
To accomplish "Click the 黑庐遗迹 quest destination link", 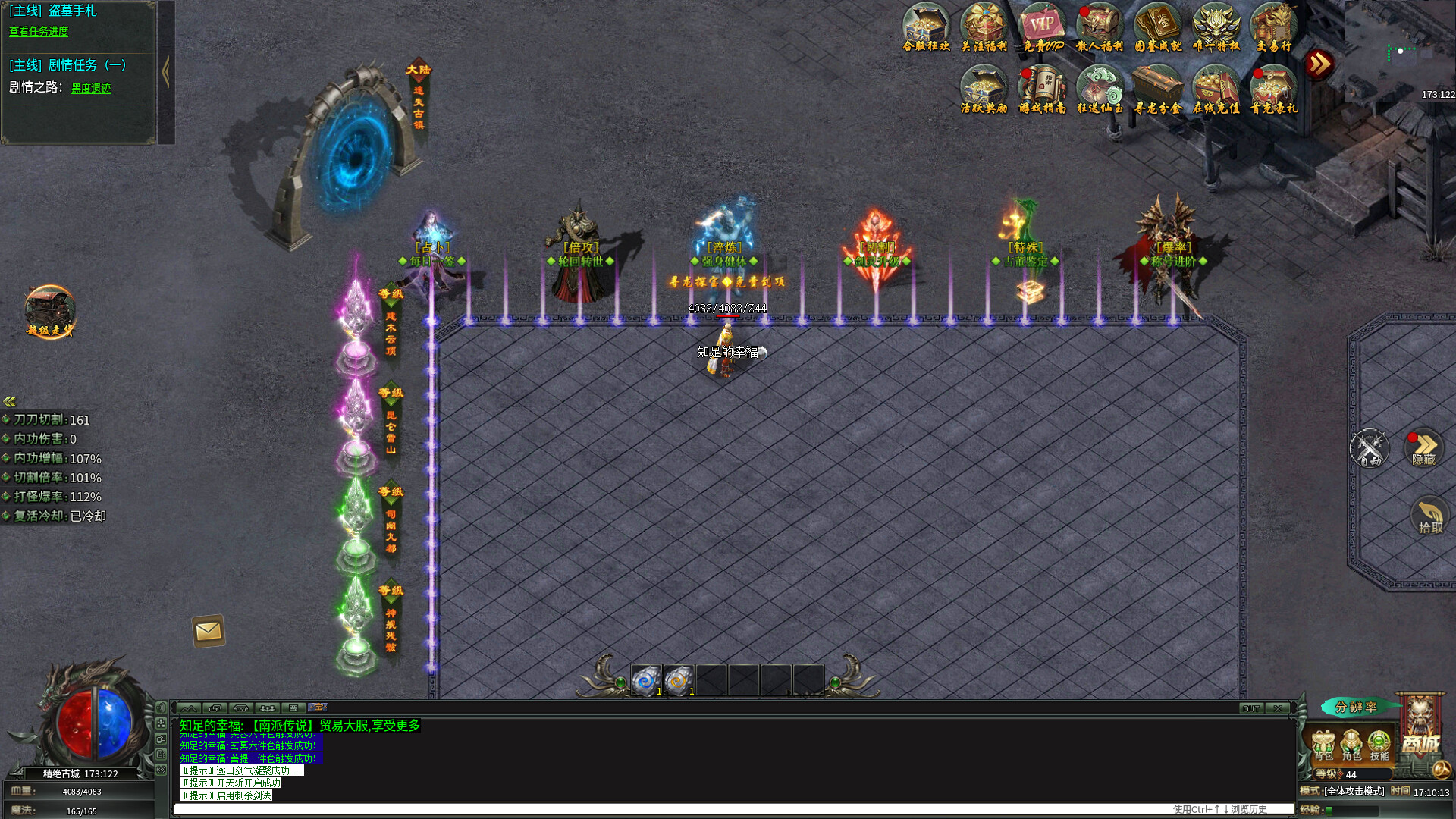I will [91, 87].
